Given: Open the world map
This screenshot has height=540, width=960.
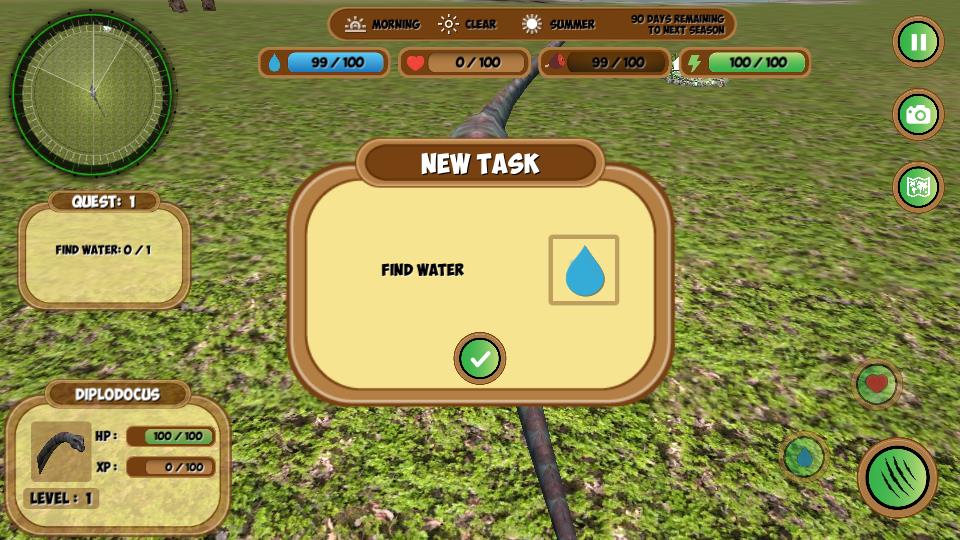Looking at the screenshot, I should (918, 187).
